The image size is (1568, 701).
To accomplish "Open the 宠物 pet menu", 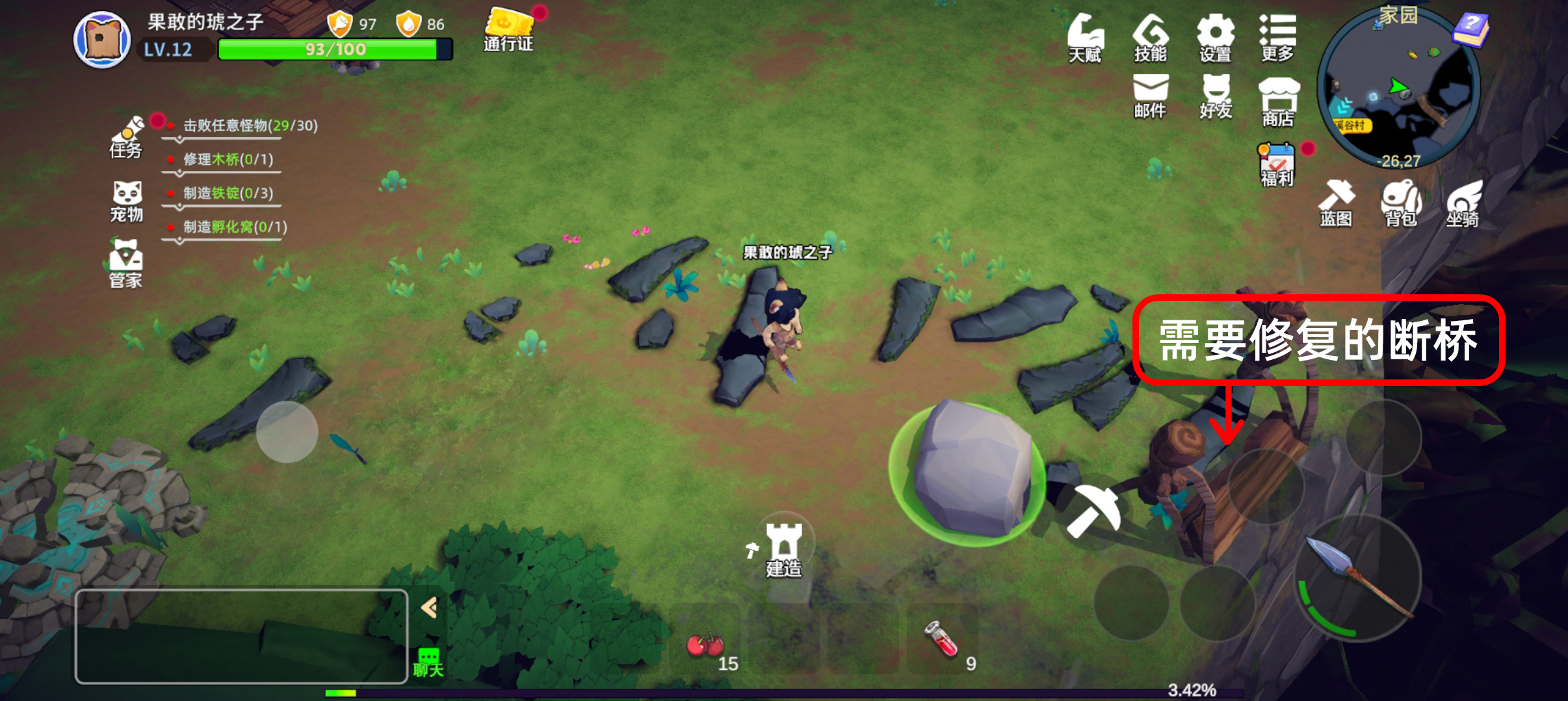I will [x=127, y=201].
